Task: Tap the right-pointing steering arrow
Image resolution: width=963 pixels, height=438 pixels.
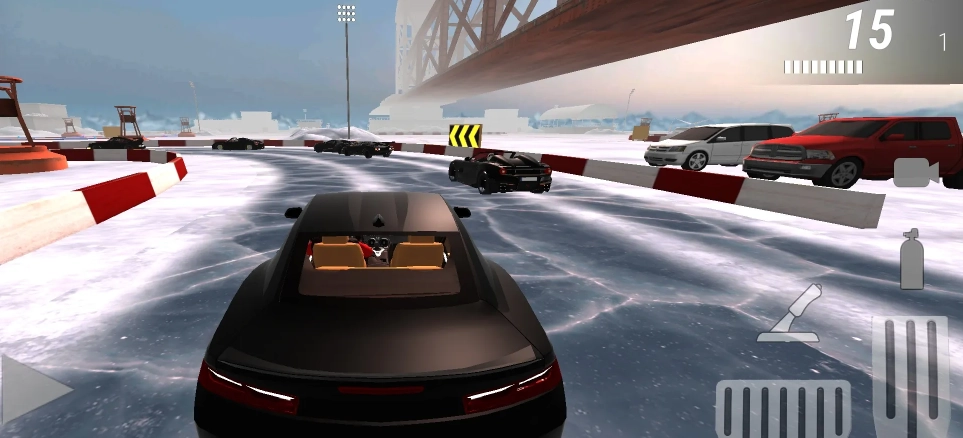Action: (33, 388)
